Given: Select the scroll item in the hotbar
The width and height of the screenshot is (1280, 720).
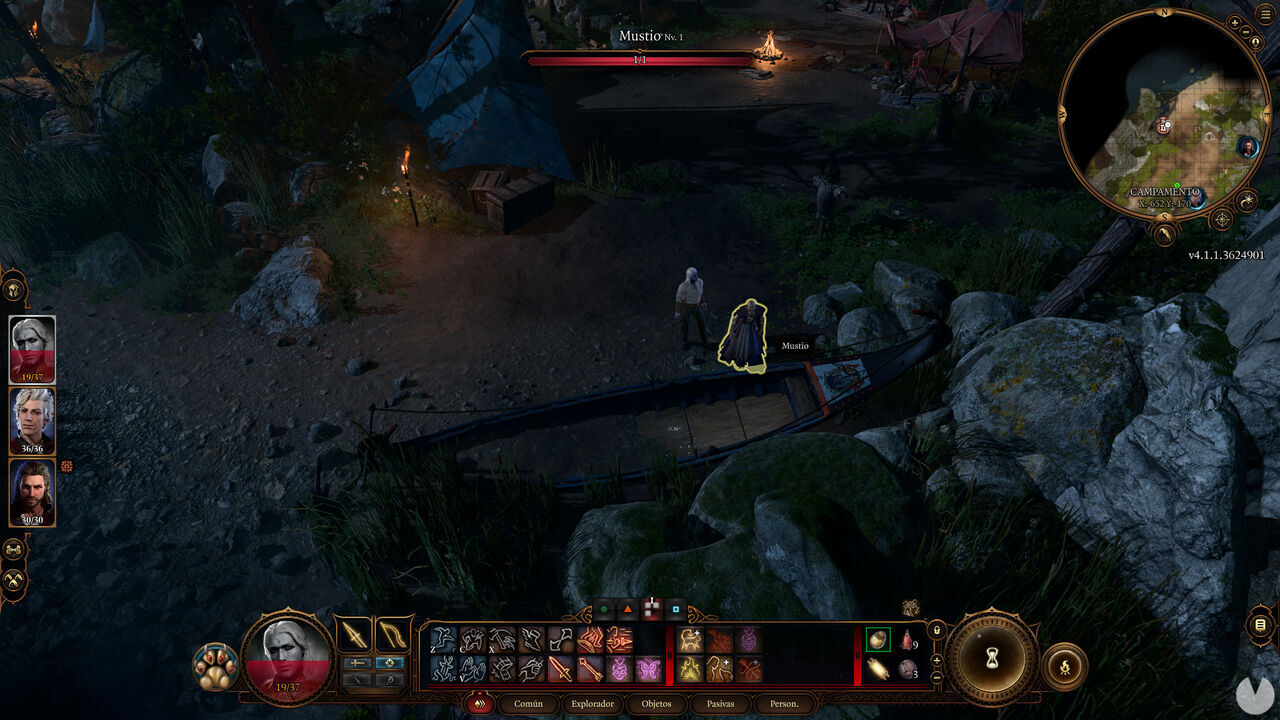Looking at the screenshot, I should point(879,669).
